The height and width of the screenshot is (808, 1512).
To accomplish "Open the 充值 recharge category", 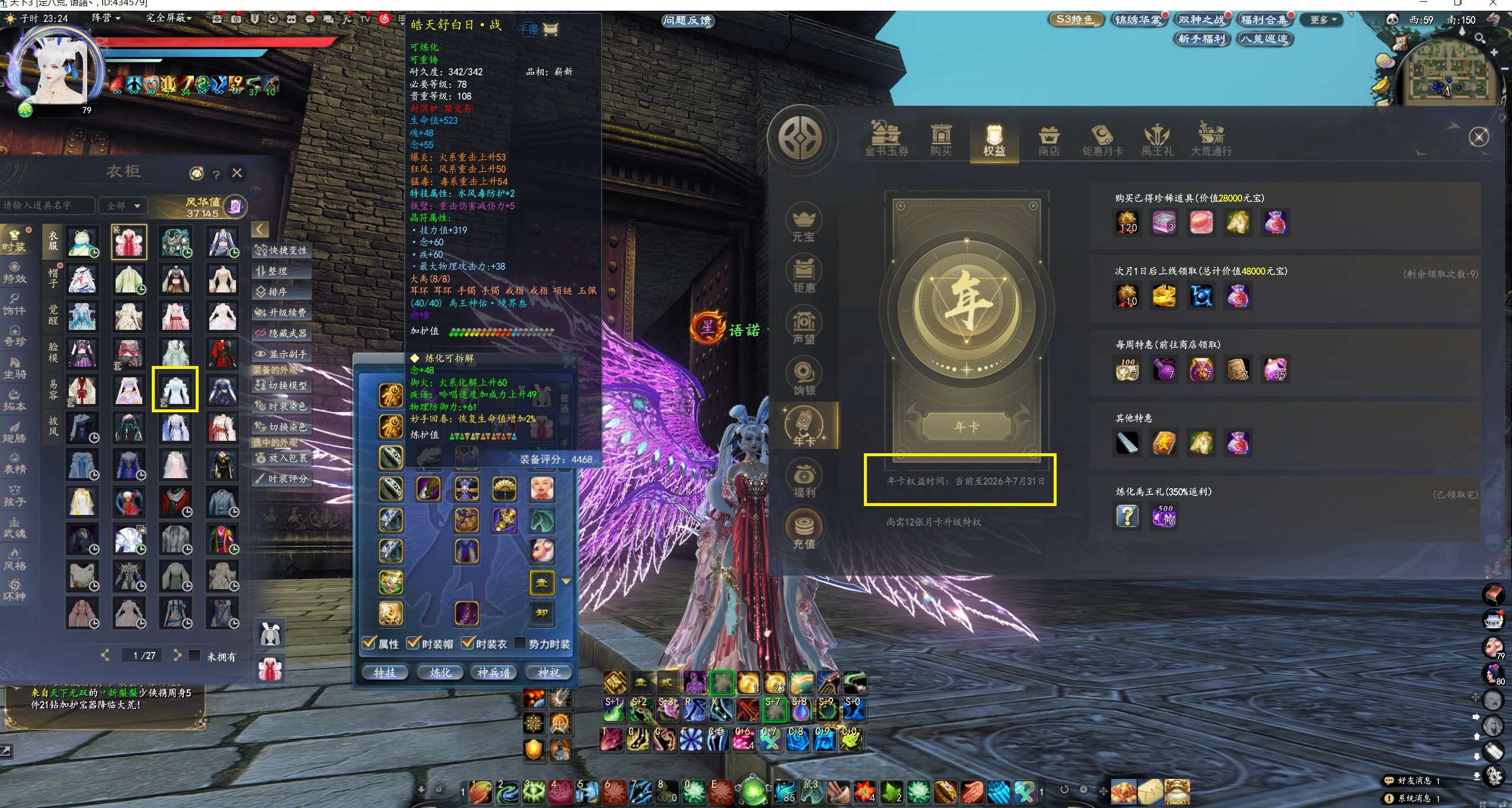I will (803, 530).
